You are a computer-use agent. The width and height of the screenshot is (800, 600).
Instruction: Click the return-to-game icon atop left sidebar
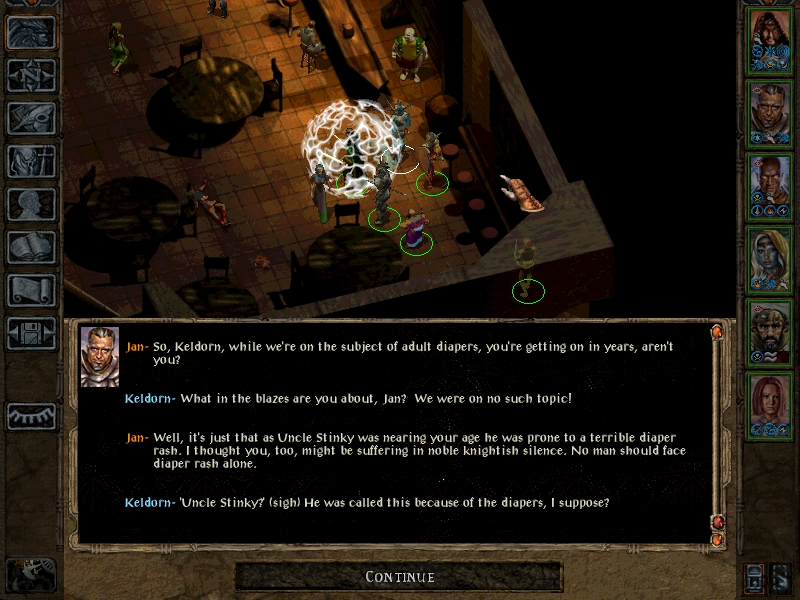pyautogui.click(x=31, y=32)
